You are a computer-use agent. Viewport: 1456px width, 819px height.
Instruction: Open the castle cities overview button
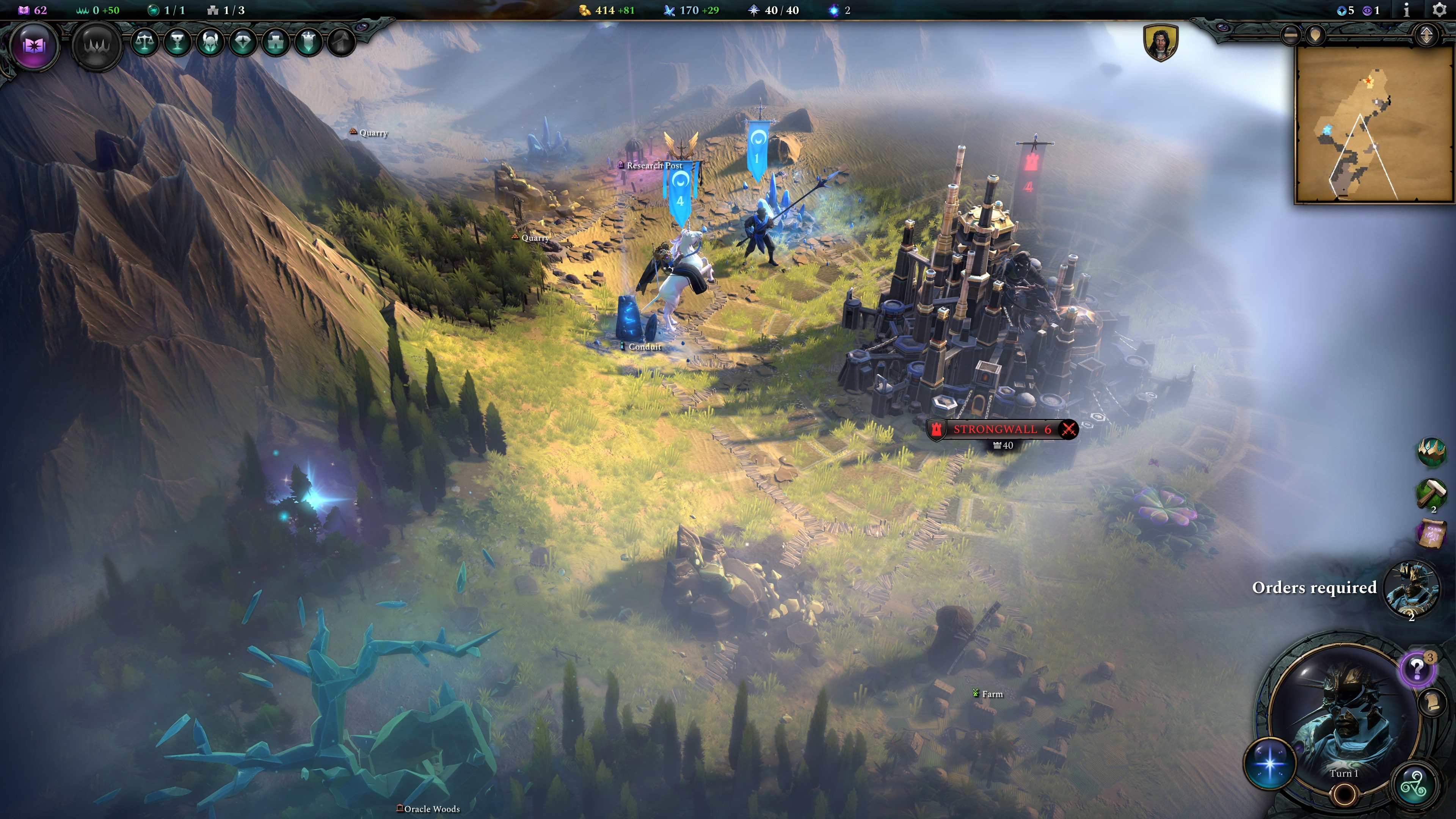(x=276, y=42)
